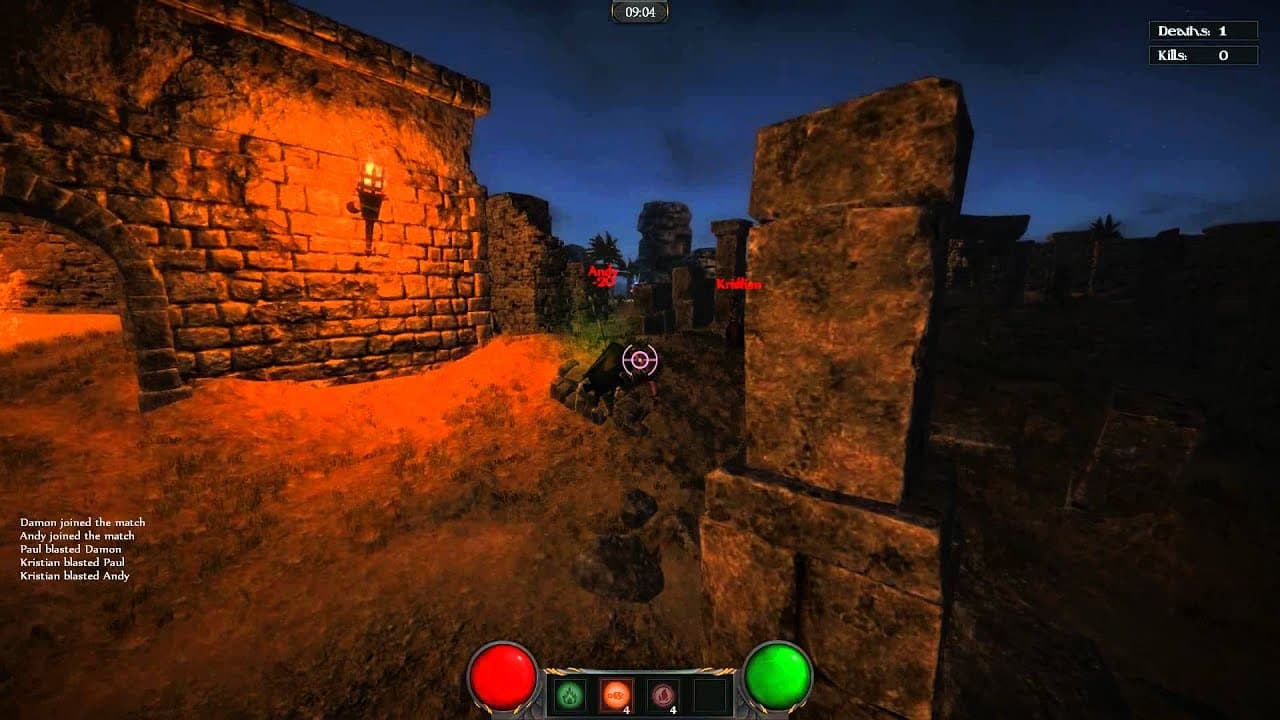
Task: Click the Deaths: 1 counter panel
Action: tap(1206, 30)
